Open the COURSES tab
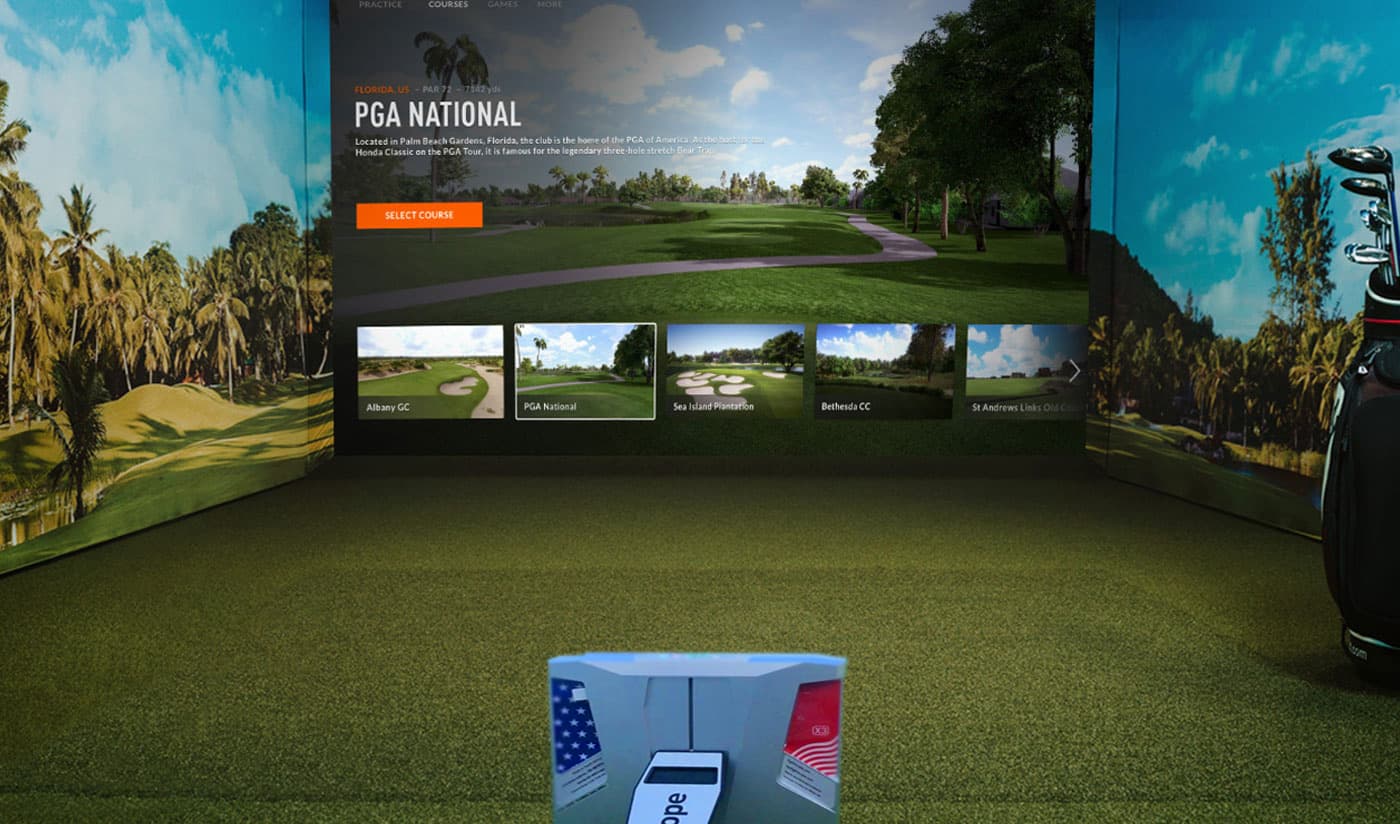Viewport: 1400px width, 824px height. click(x=447, y=4)
